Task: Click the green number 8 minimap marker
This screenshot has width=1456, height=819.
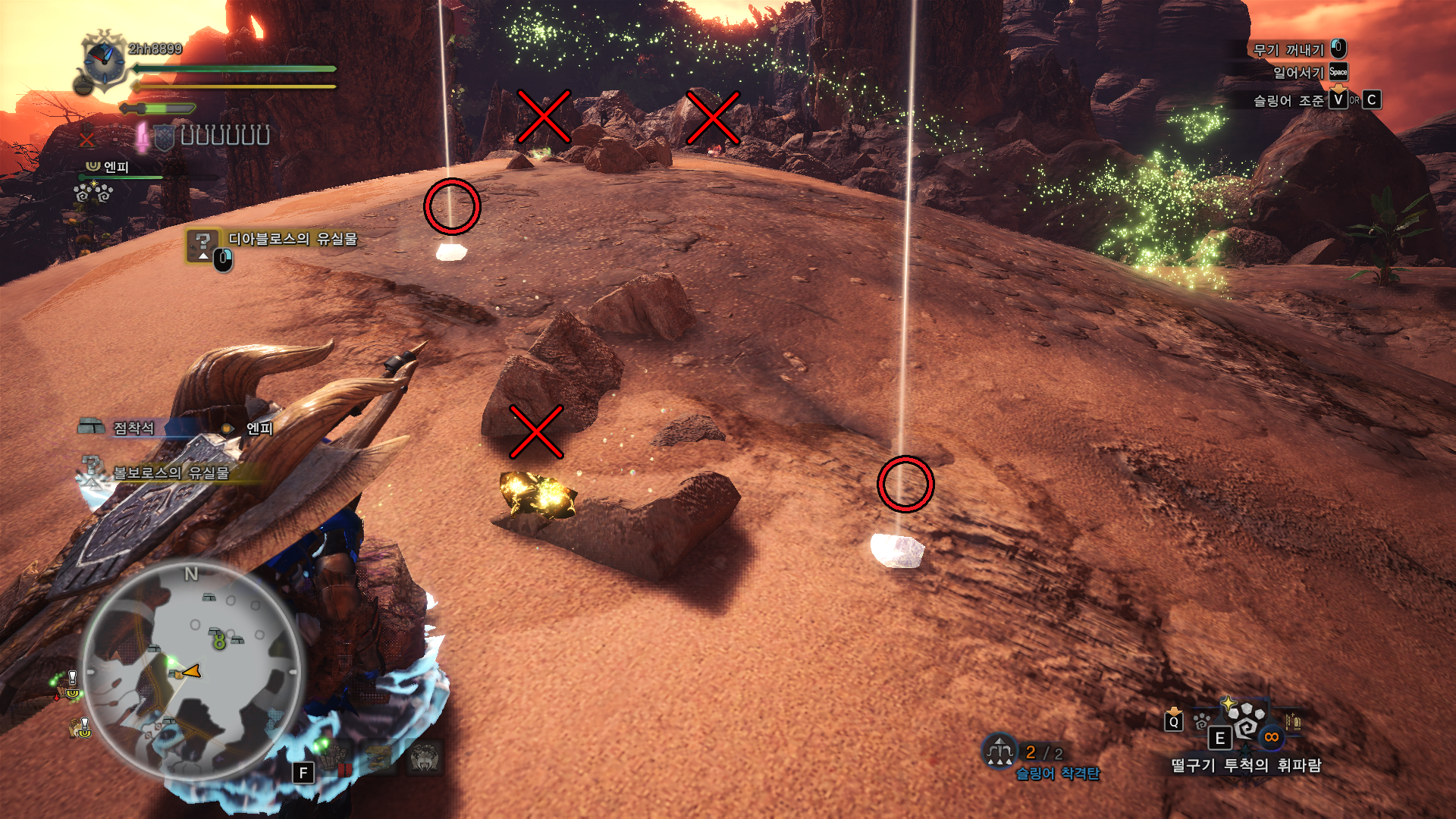Action: 219,642
